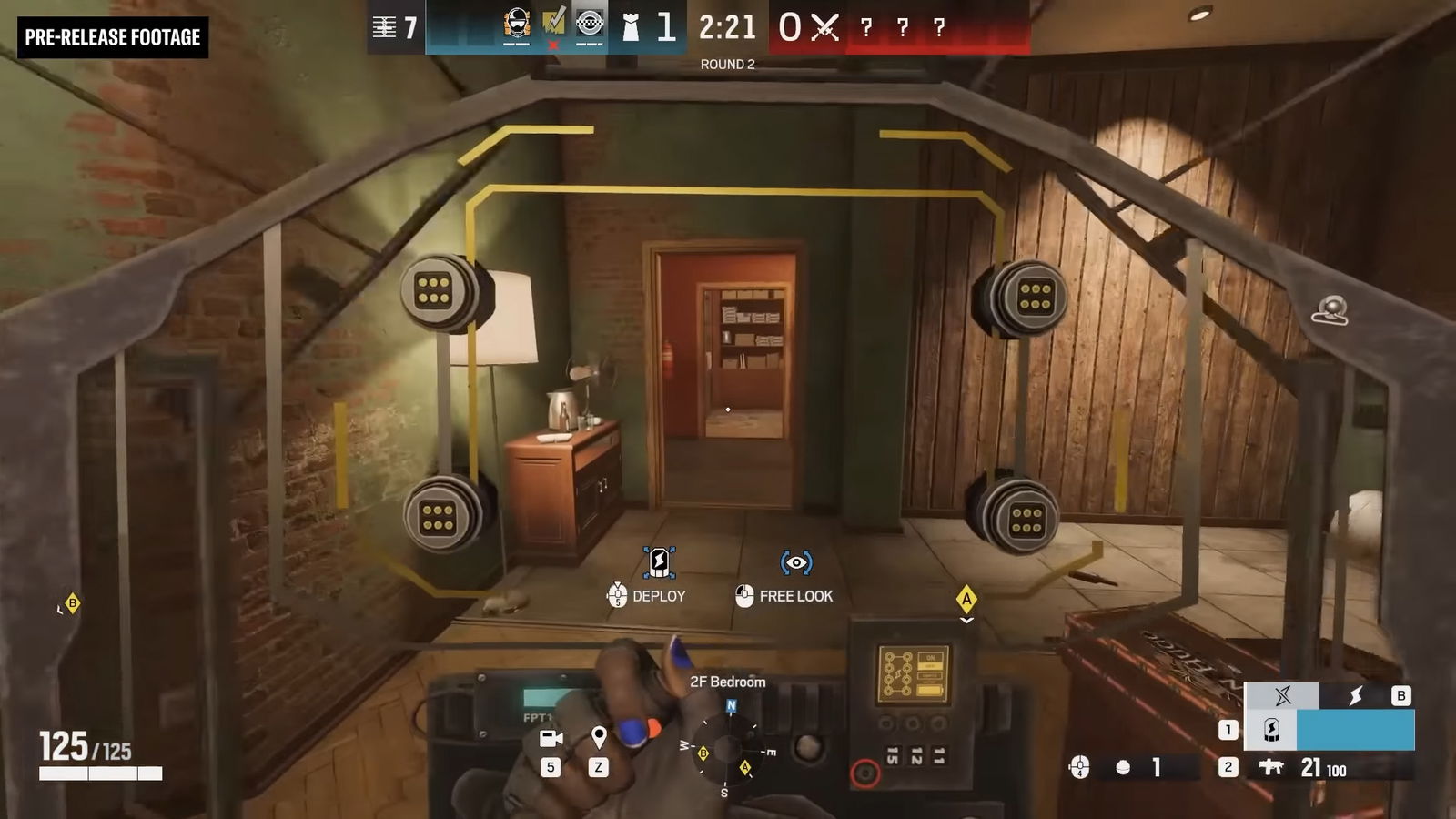Toggle the lightning bolt ability near the B keybind
The image size is (1456, 819).
[x=1357, y=696]
